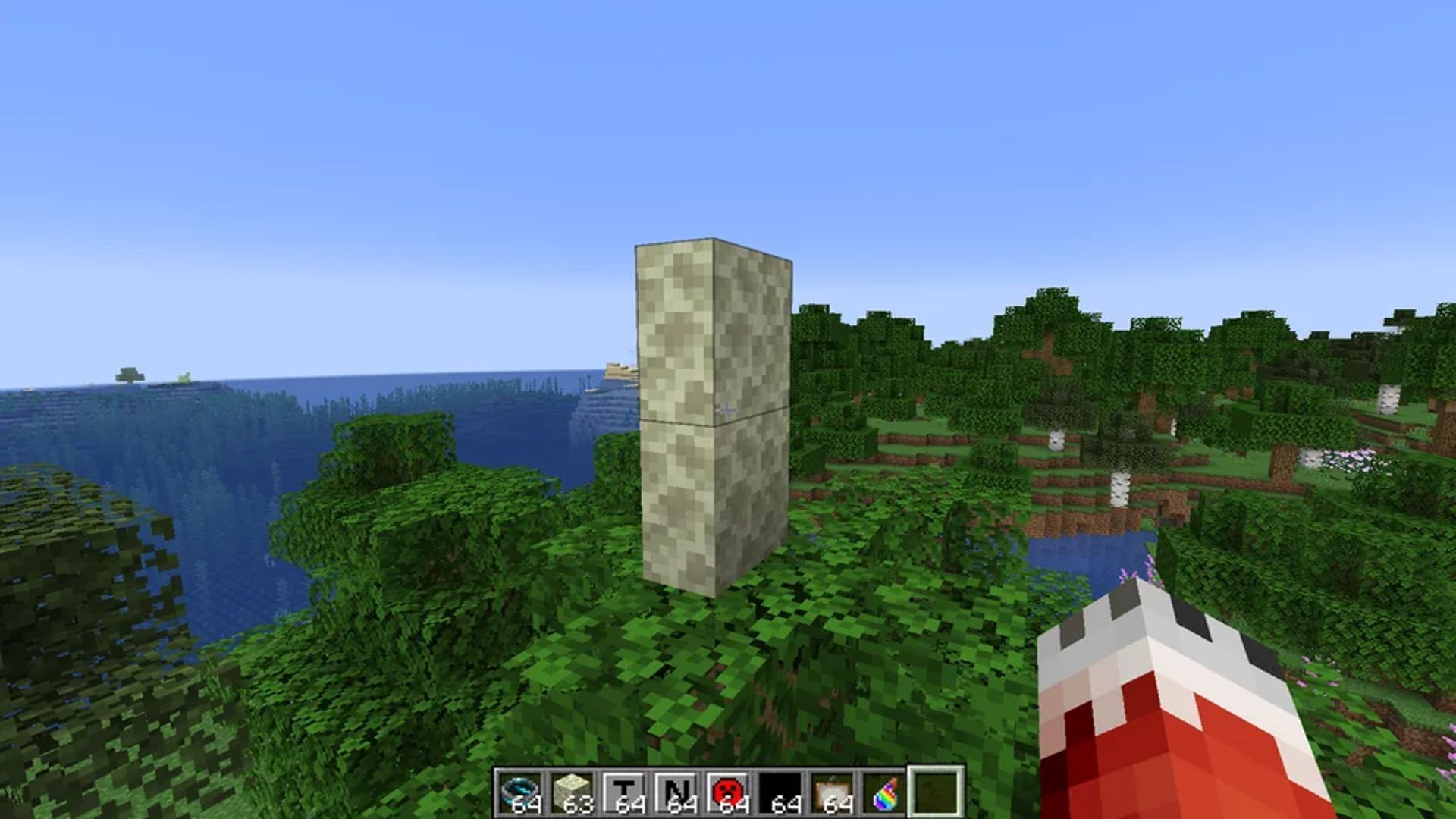The image size is (1456, 819).
Task: Click the crosshair at screen center
Action: [726, 410]
